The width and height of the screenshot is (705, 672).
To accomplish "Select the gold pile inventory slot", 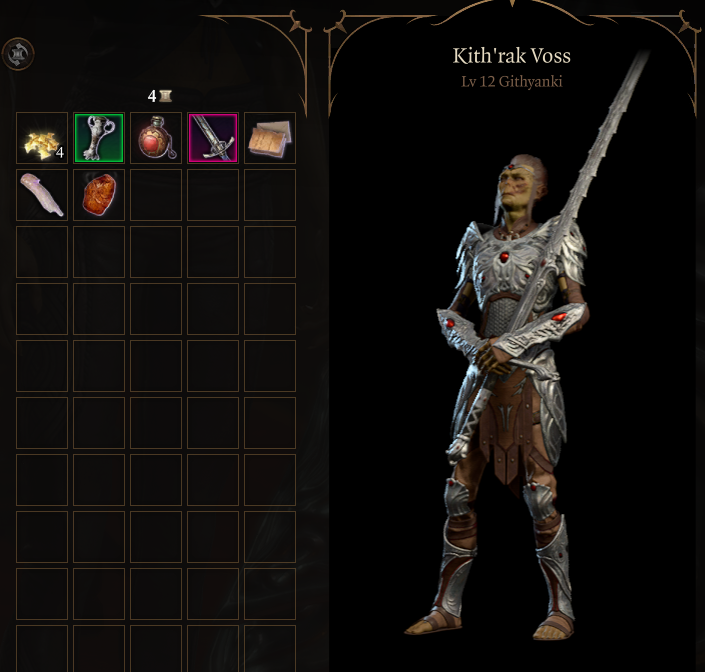I will pyautogui.click(x=42, y=138).
